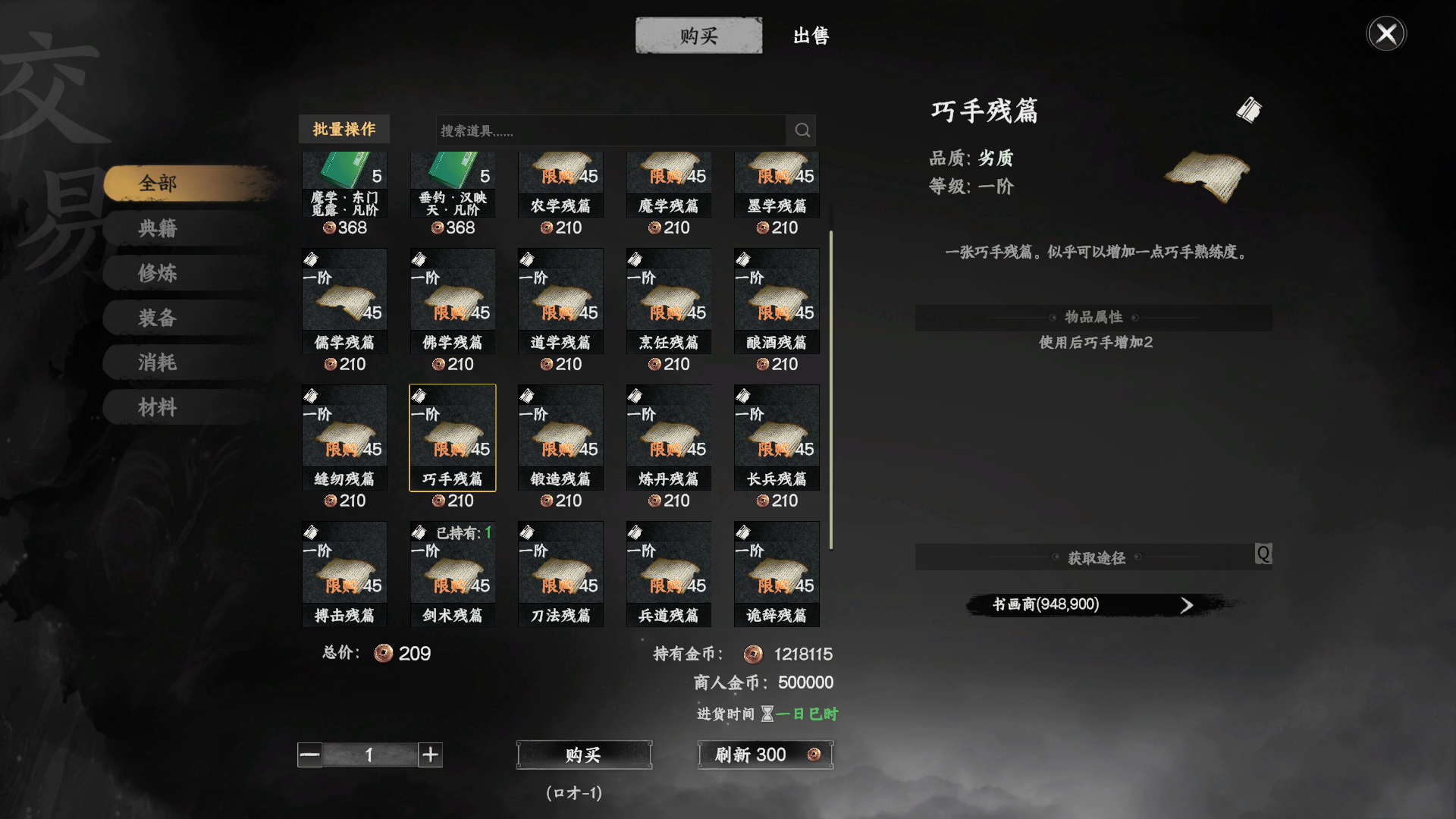Click the 批量操作 batch operation button
The height and width of the screenshot is (819, 1456).
[x=344, y=129]
